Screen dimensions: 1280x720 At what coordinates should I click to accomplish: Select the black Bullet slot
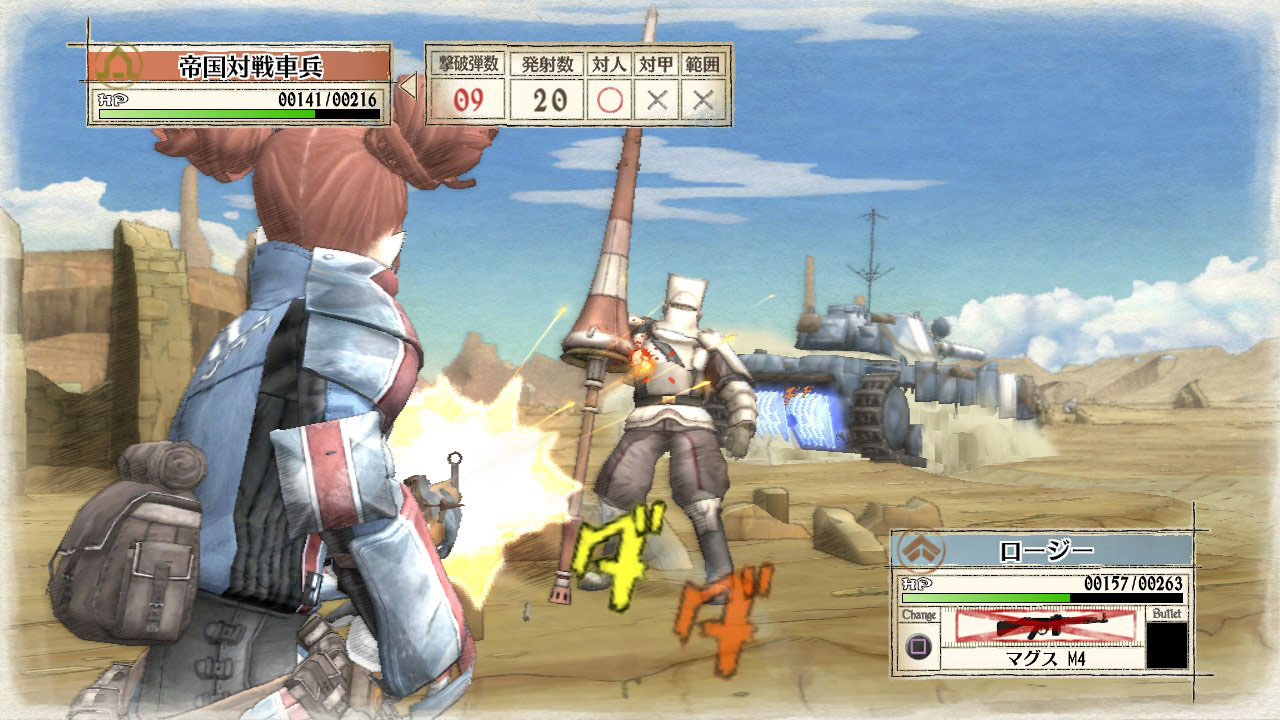click(1166, 645)
